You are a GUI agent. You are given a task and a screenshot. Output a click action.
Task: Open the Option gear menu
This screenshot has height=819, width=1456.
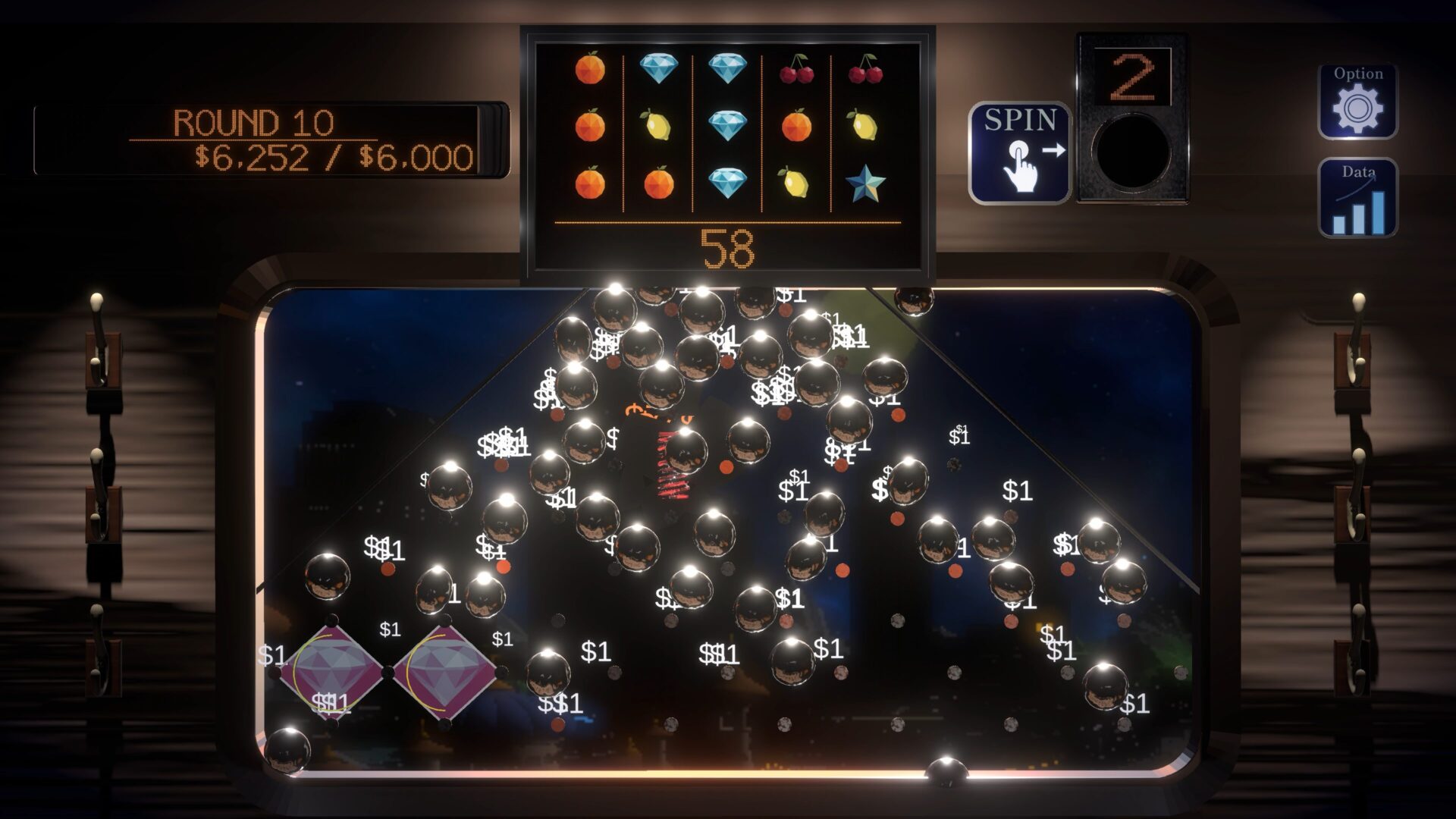1357,102
